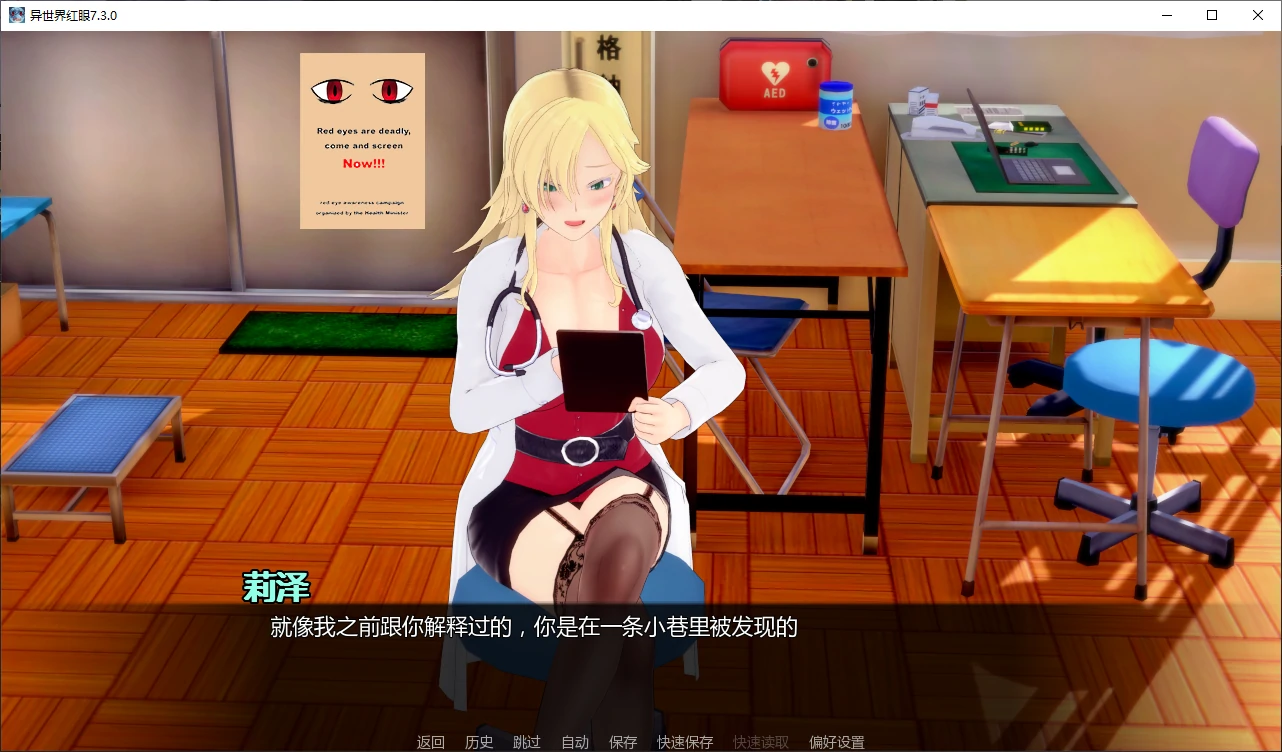
Task: Enable auto-advance mode via 自动
Action: [x=575, y=742]
